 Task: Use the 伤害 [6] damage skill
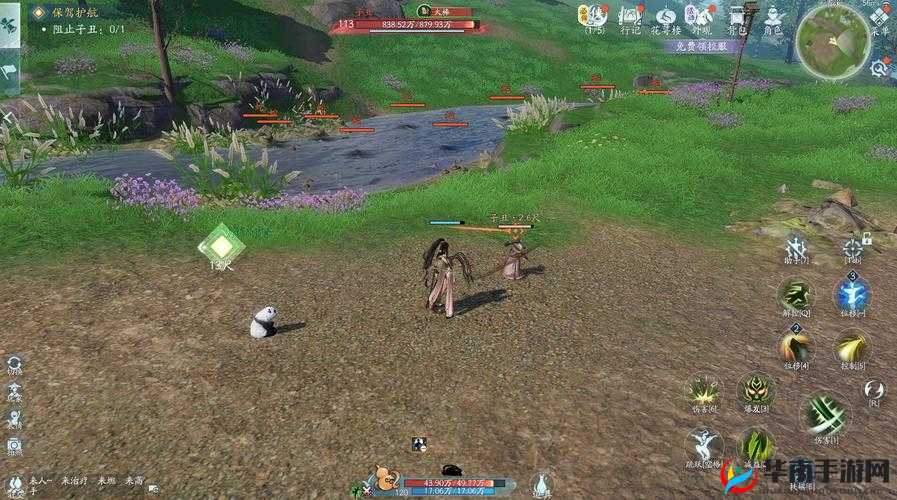[703, 391]
